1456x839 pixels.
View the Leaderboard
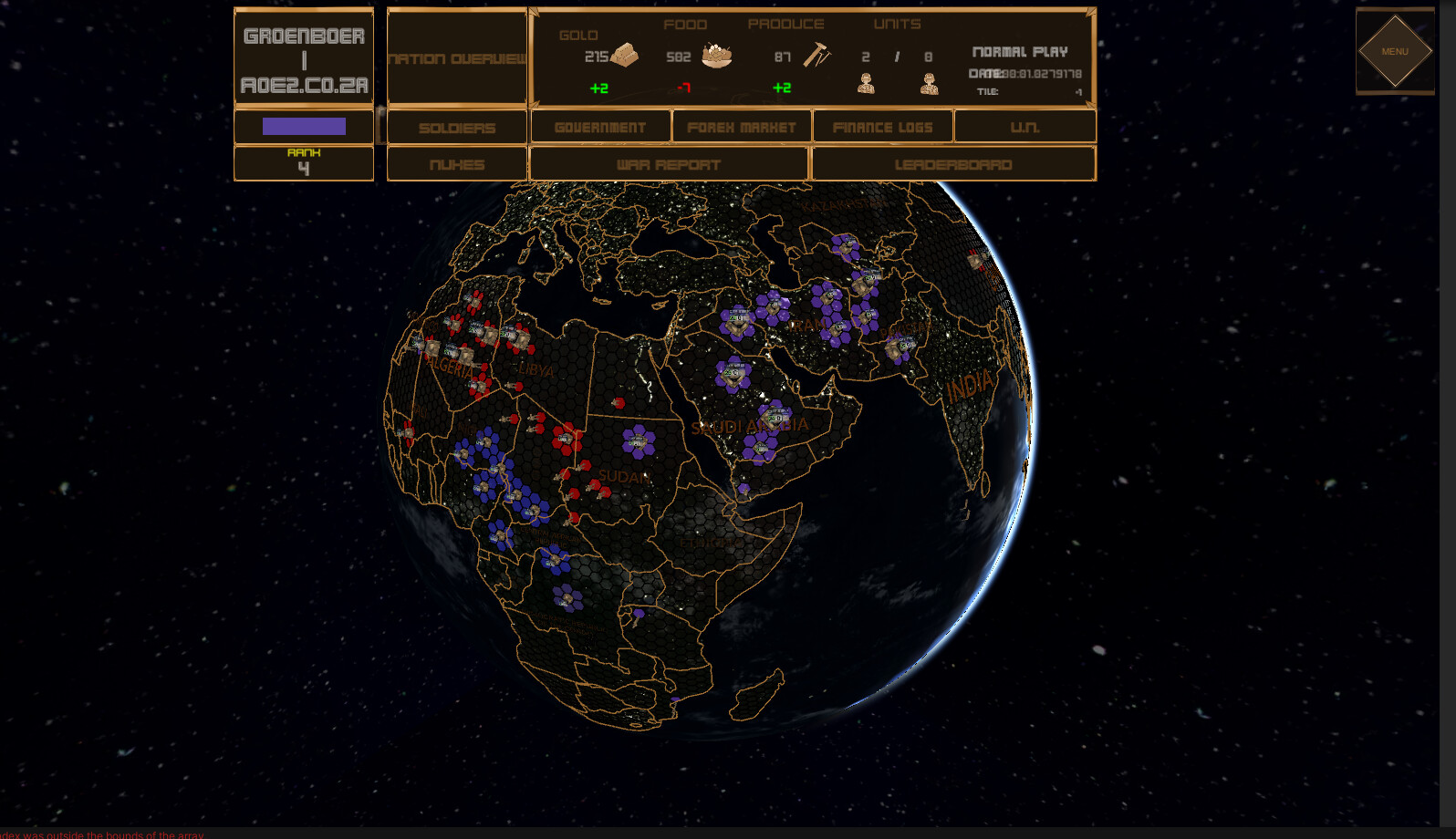[952, 164]
